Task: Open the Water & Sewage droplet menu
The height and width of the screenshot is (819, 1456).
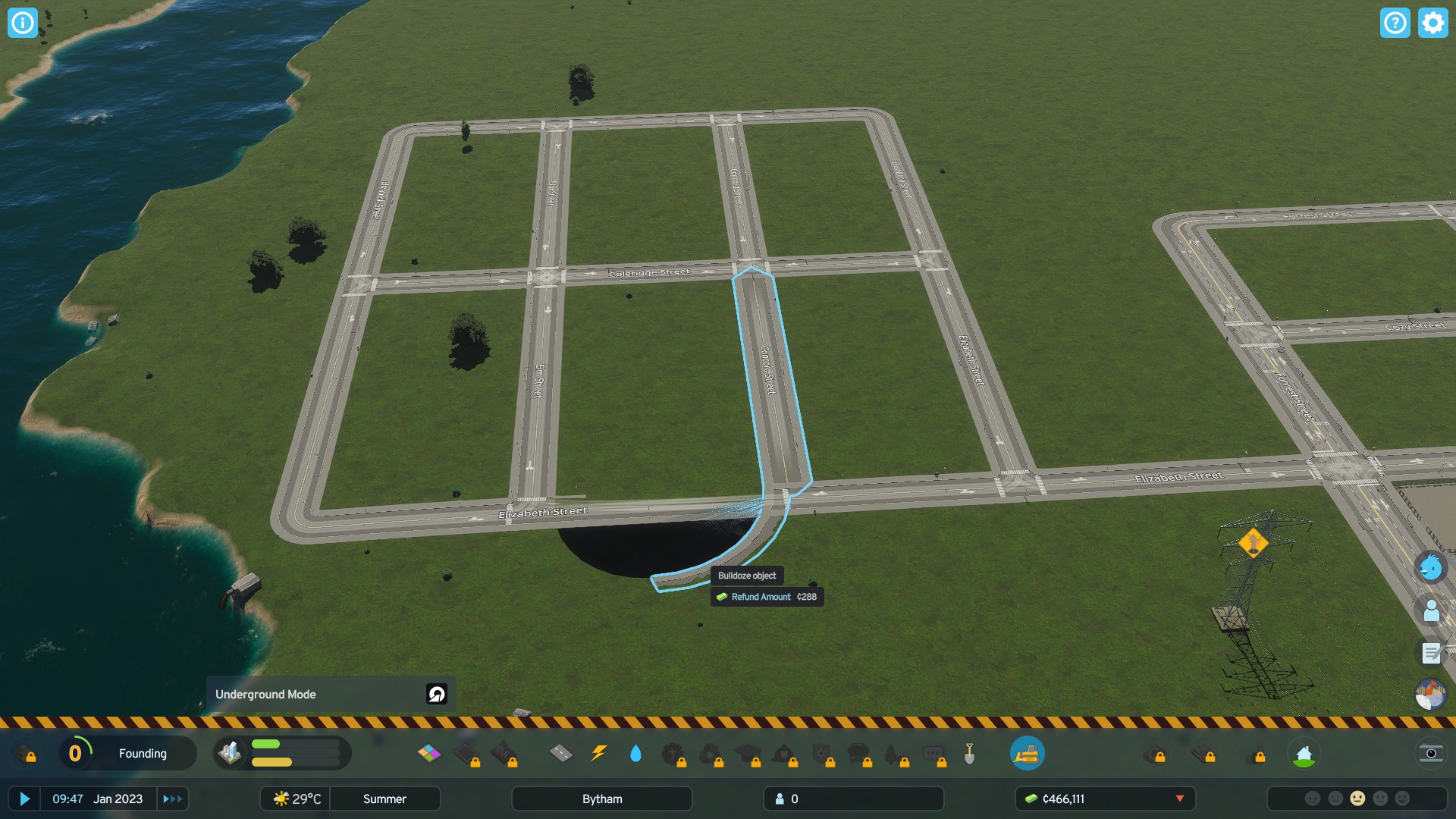Action: click(x=635, y=753)
